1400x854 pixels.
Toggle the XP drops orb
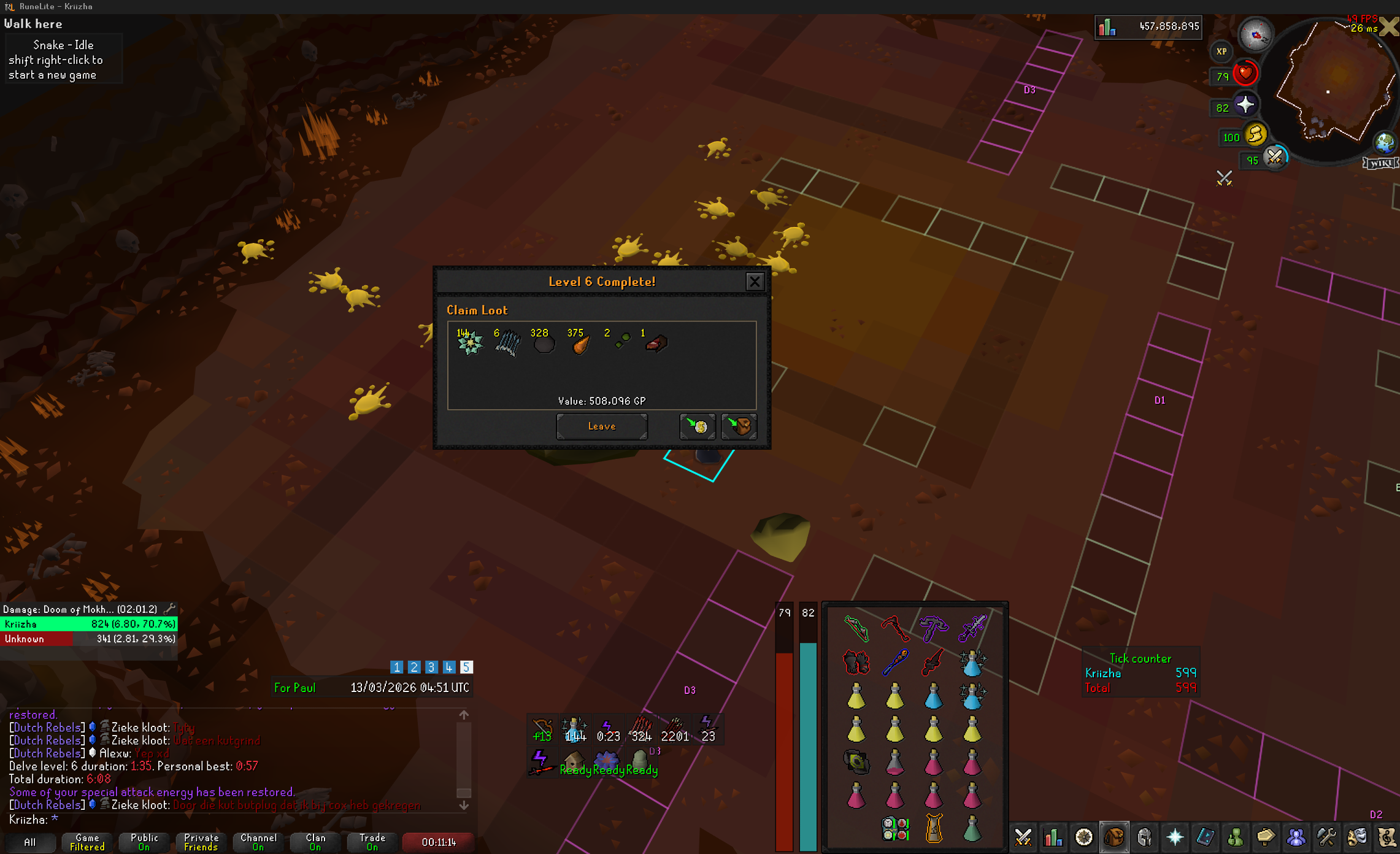tap(1221, 52)
